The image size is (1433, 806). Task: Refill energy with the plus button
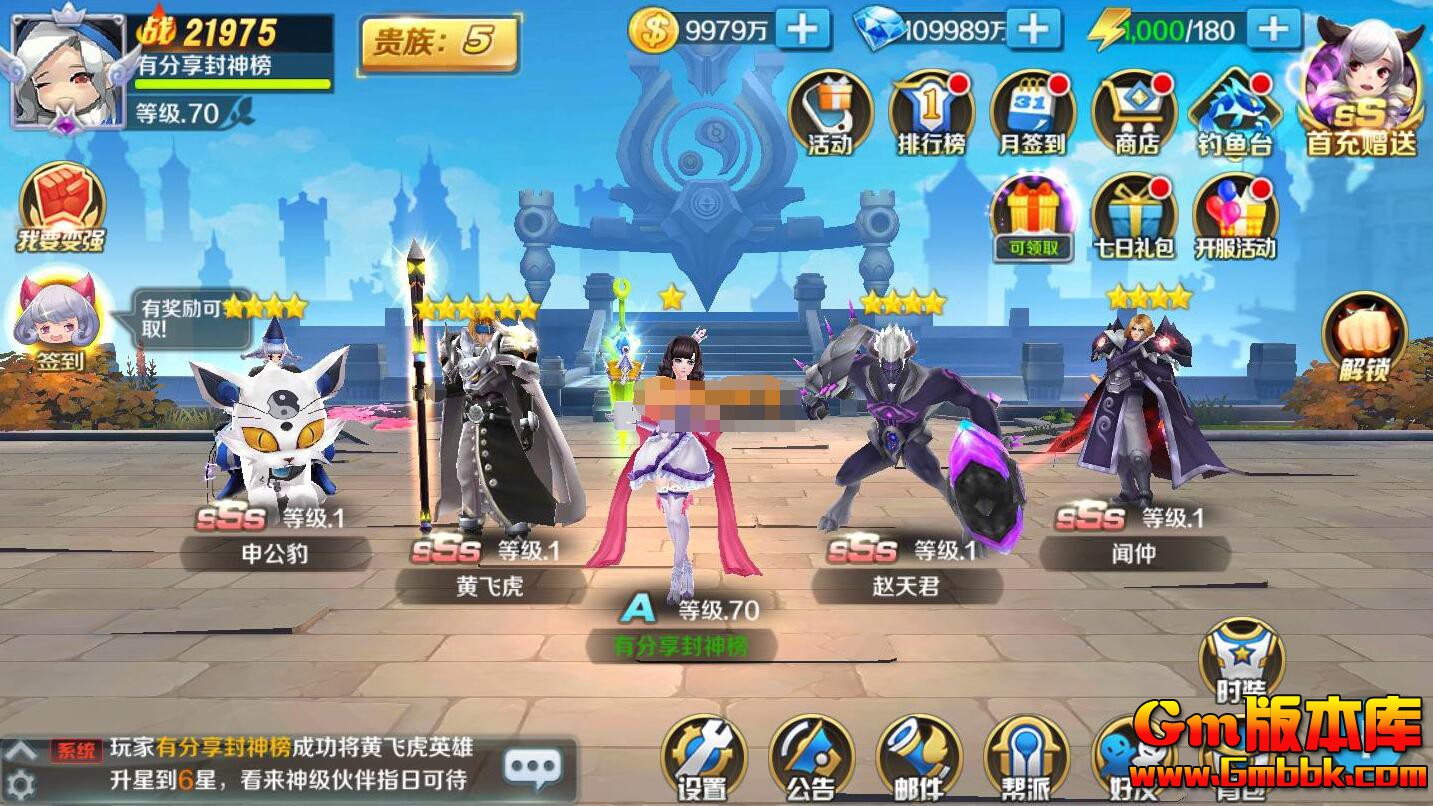point(1273,29)
